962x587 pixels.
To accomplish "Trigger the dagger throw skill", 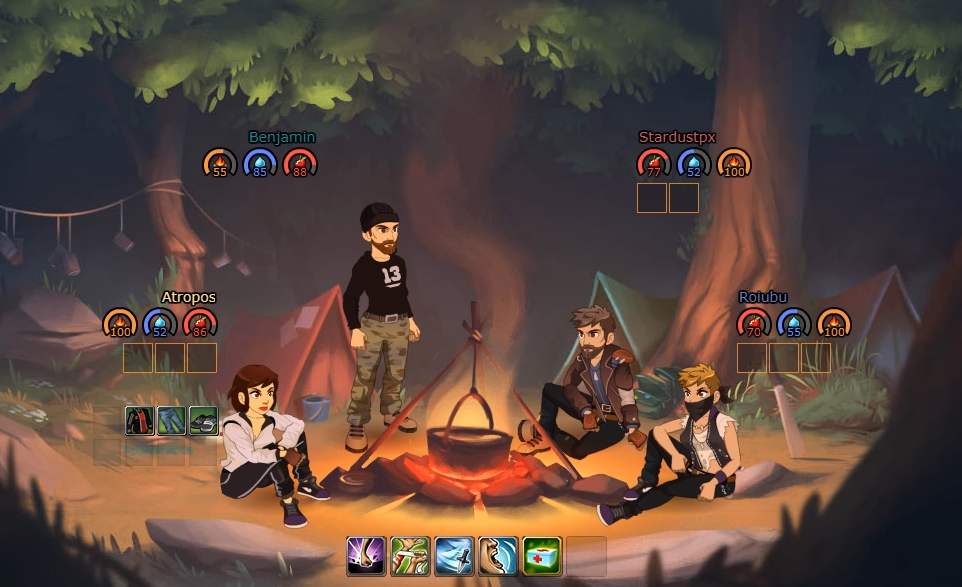I will 454,556.
